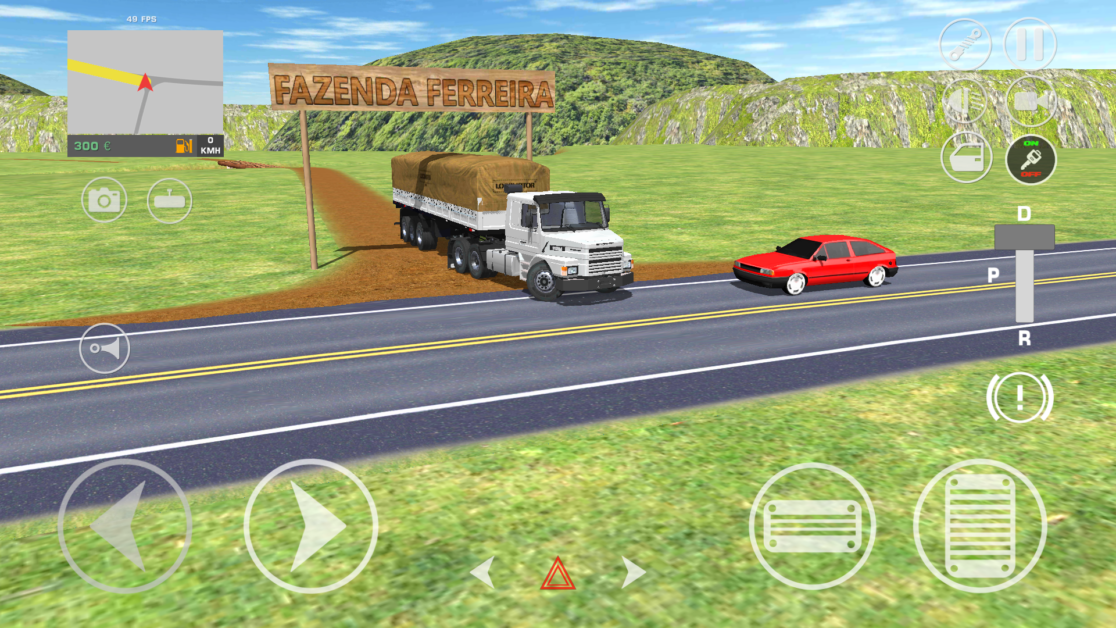Toggle the ignition key ON/OFF switch
The width and height of the screenshot is (1116, 628).
tap(1031, 159)
